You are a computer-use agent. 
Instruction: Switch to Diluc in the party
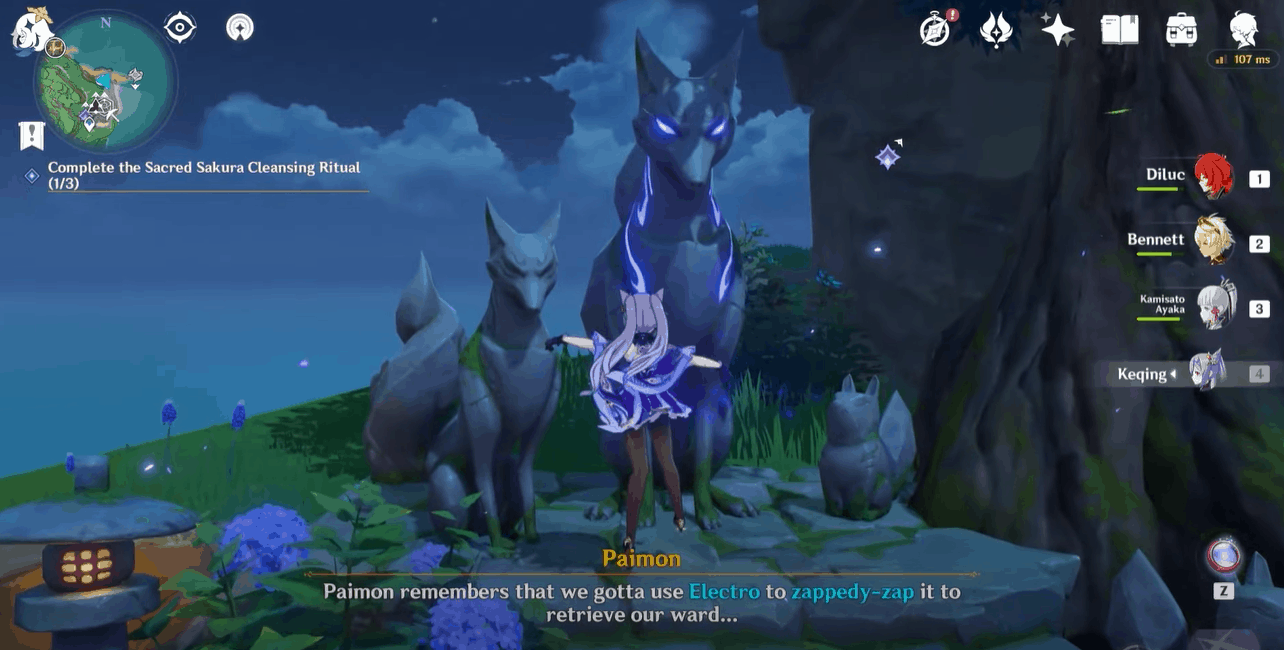(x=1212, y=178)
